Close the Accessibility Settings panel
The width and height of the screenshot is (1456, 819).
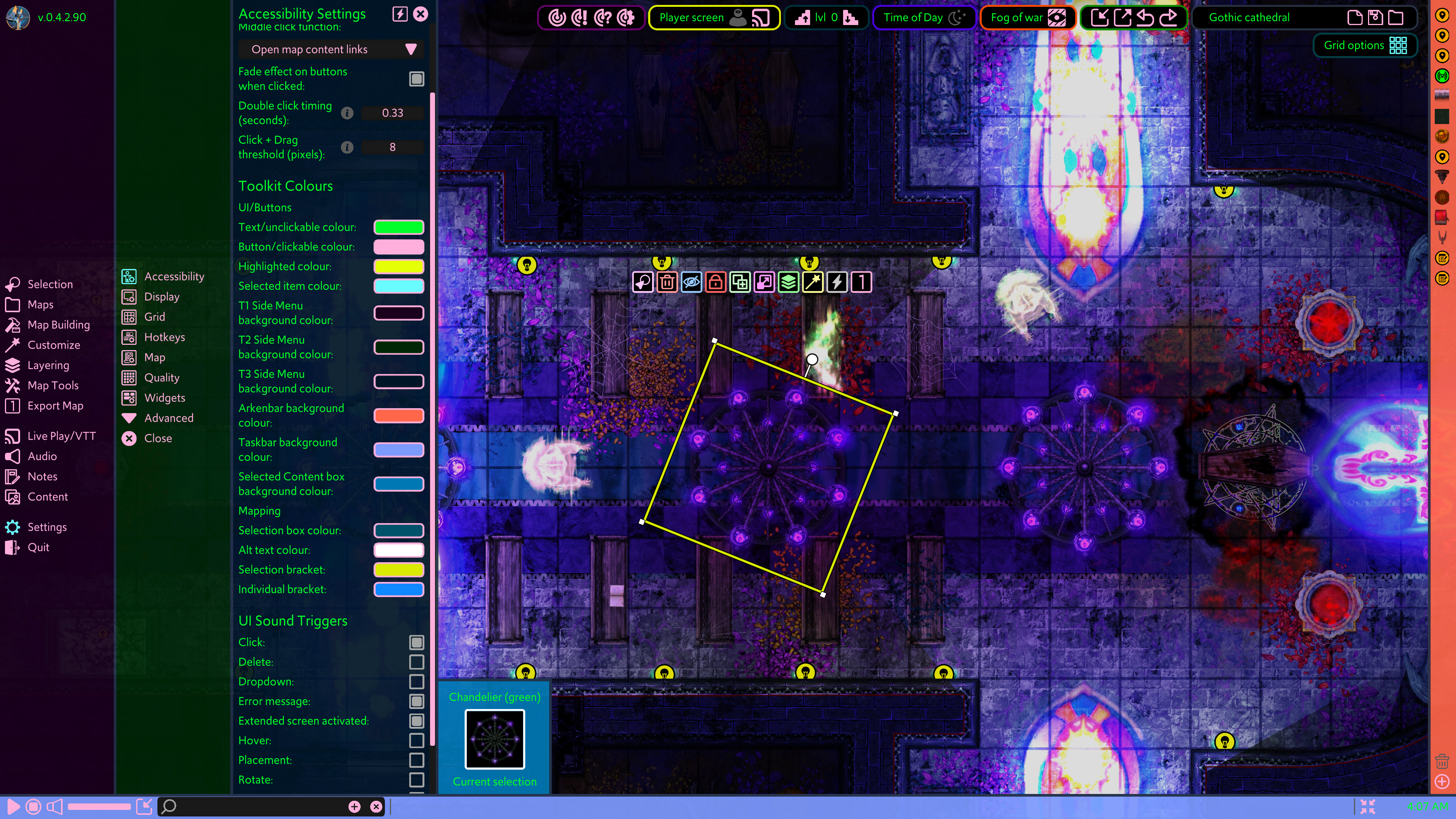tap(421, 14)
